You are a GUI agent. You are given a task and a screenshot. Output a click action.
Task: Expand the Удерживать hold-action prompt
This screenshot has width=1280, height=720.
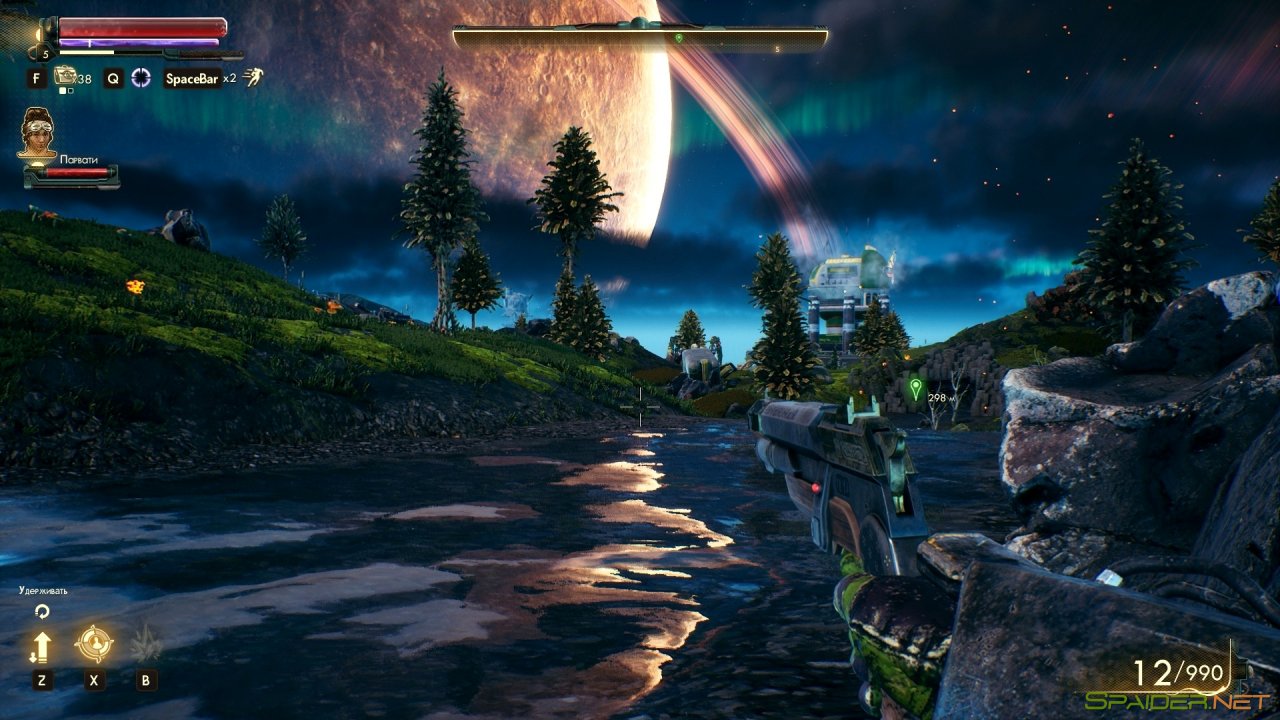(x=43, y=591)
